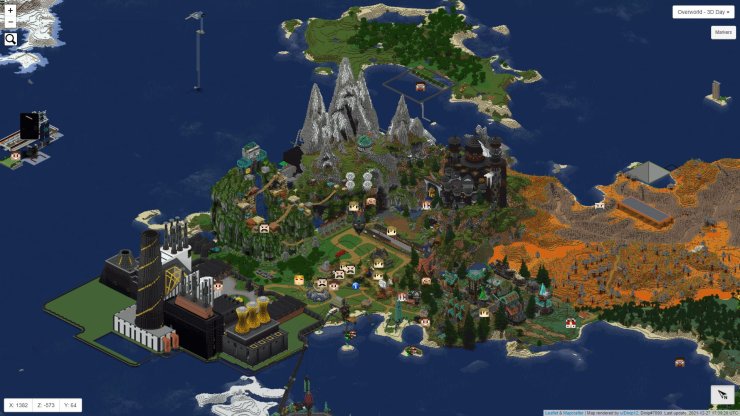Open the magnifying glass search tool
Screen dimensions: 740x416
[10, 39]
